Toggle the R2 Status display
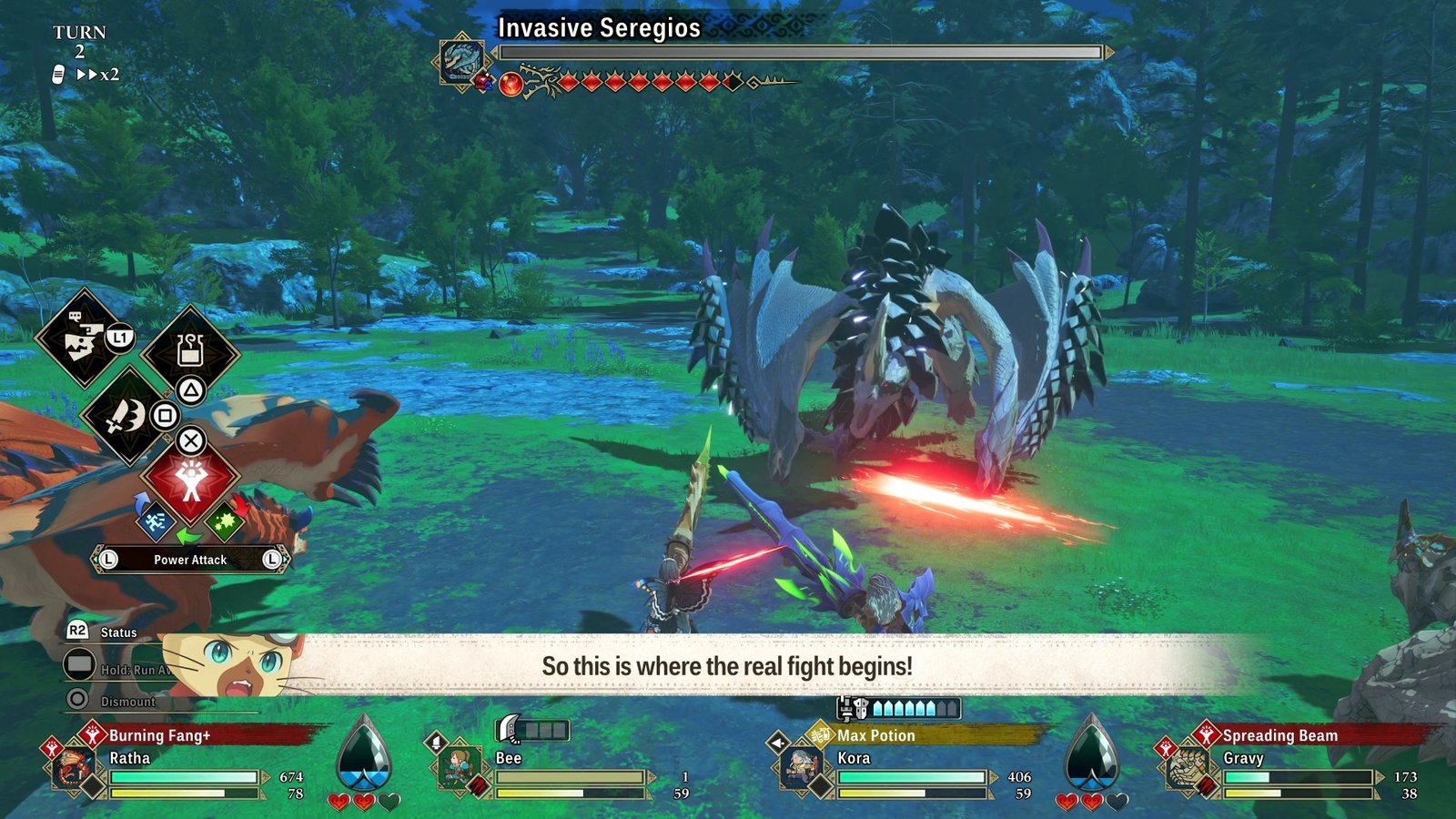 76,631
